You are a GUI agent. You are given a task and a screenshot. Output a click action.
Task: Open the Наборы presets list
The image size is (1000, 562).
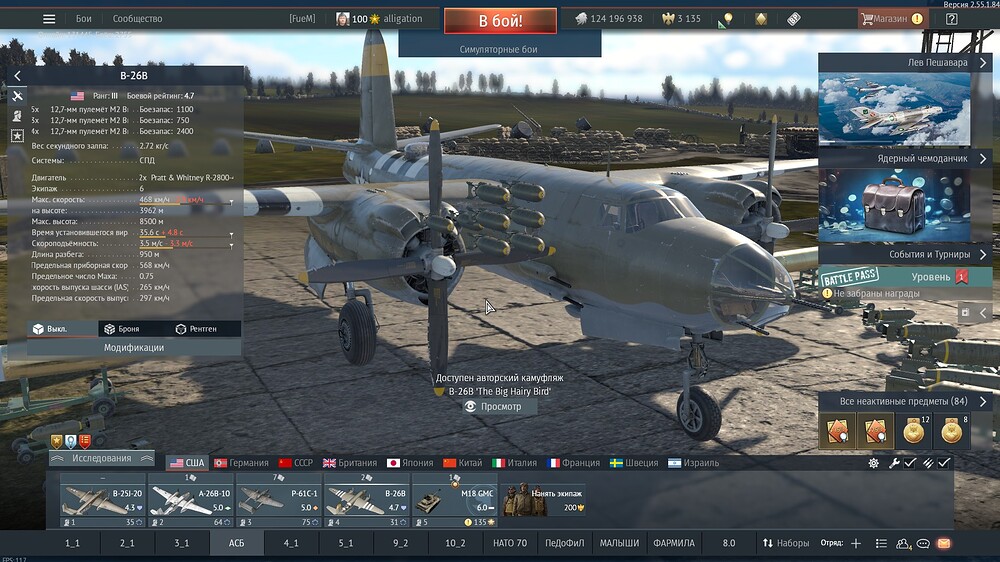(x=786, y=543)
